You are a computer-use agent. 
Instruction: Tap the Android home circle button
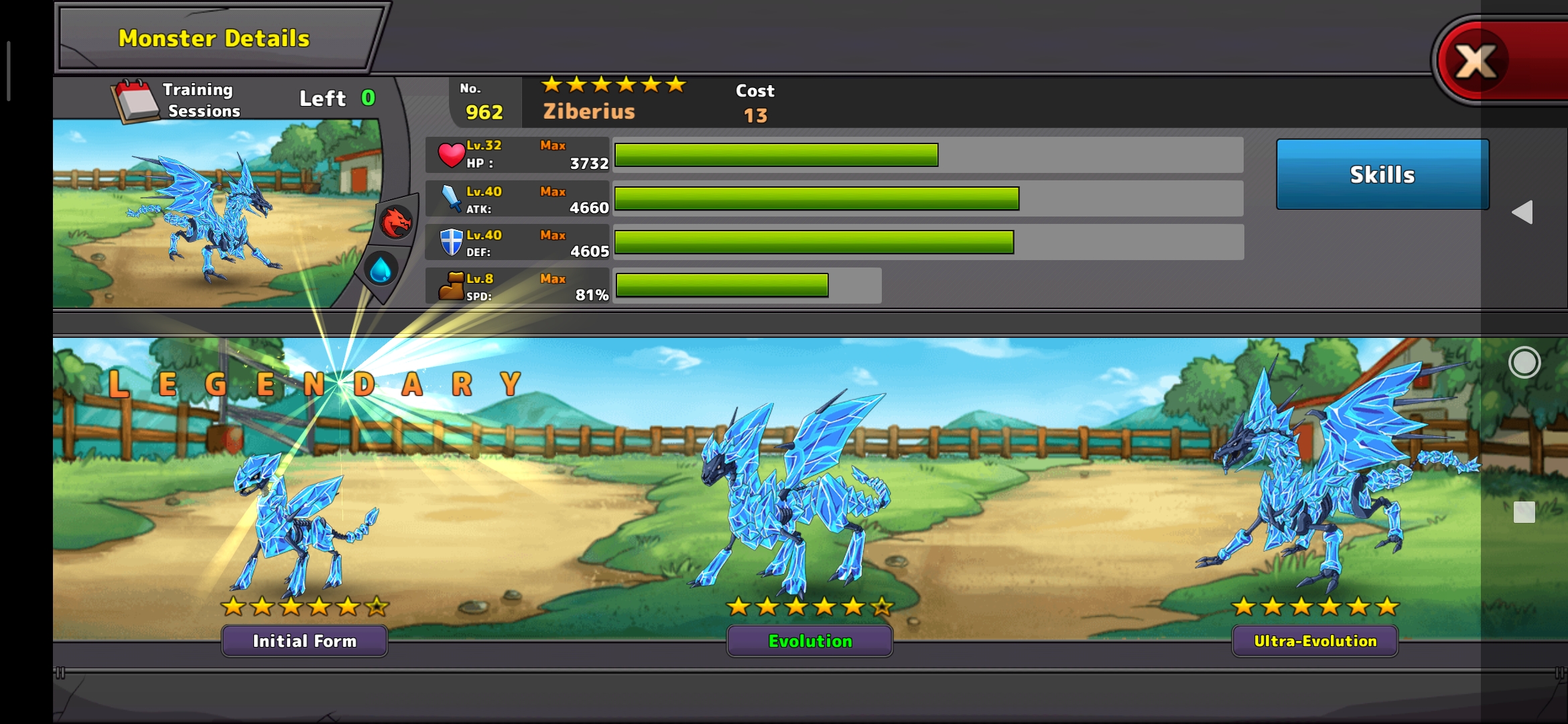coord(1524,363)
